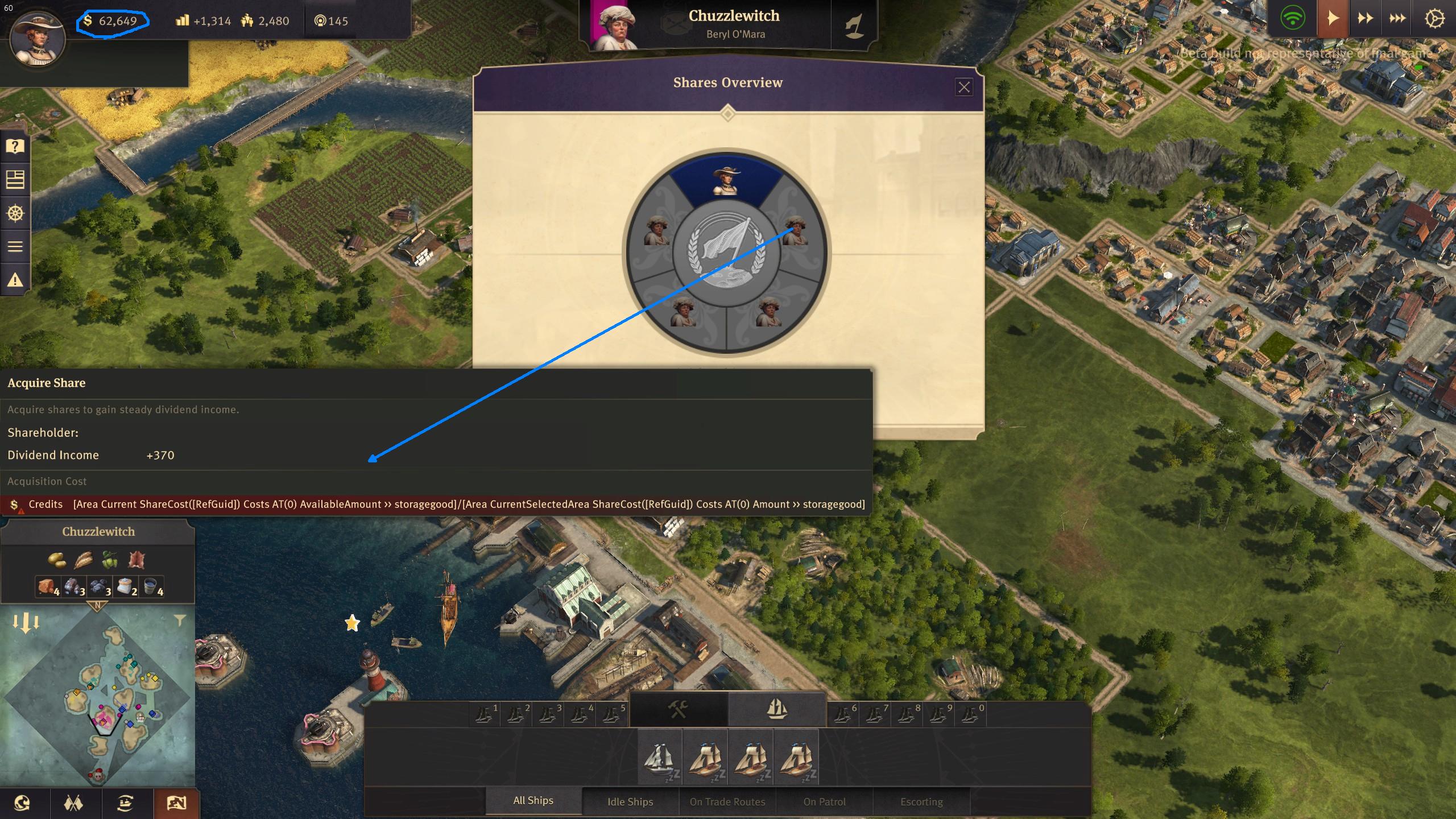This screenshot has height=819, width=1456.
Task: Open the world globe view
Action: click(x=22, y=803)
